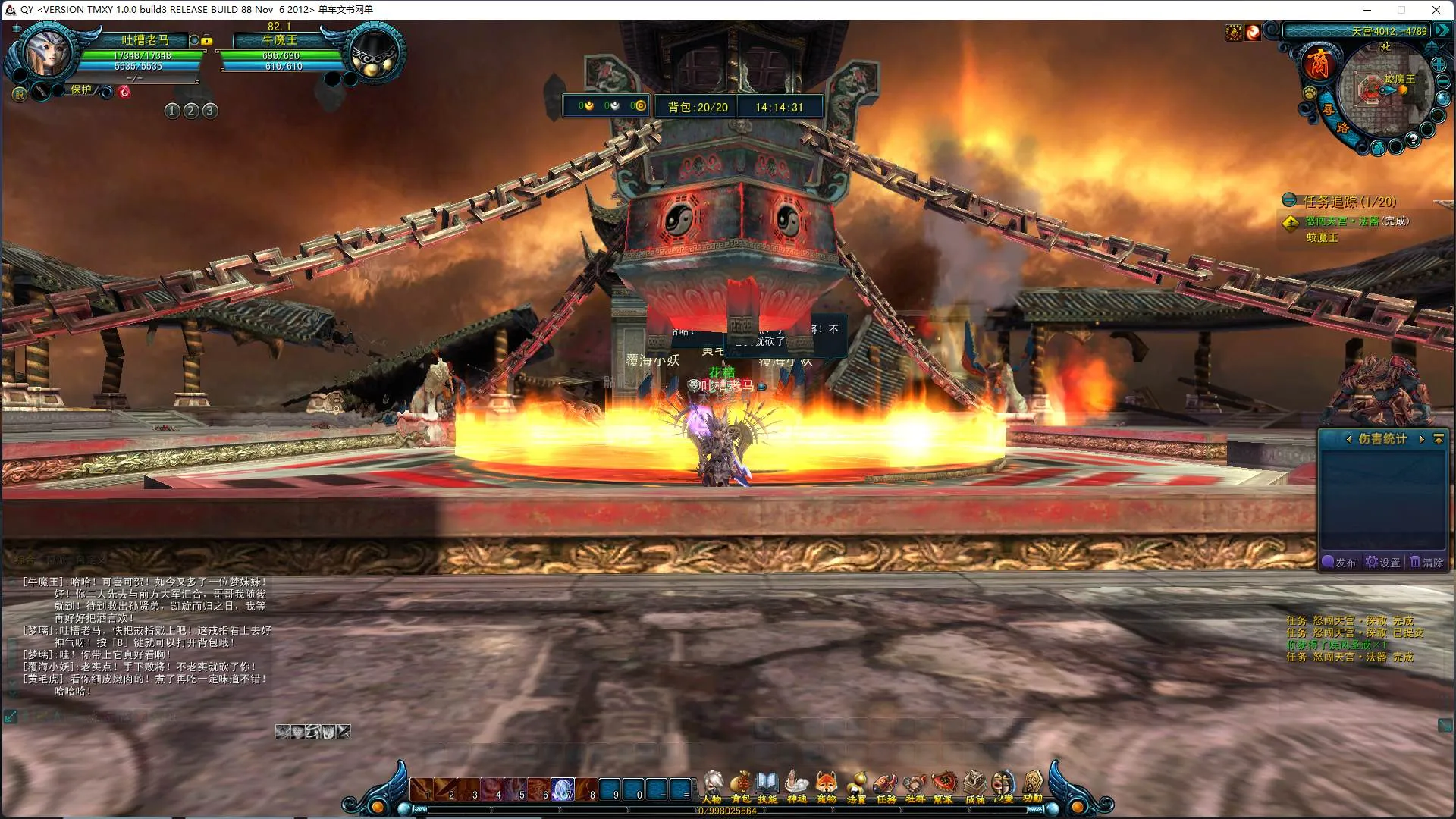
Task: Activate the glowing orb skill in slot 7
Action: tap(563, 789)
